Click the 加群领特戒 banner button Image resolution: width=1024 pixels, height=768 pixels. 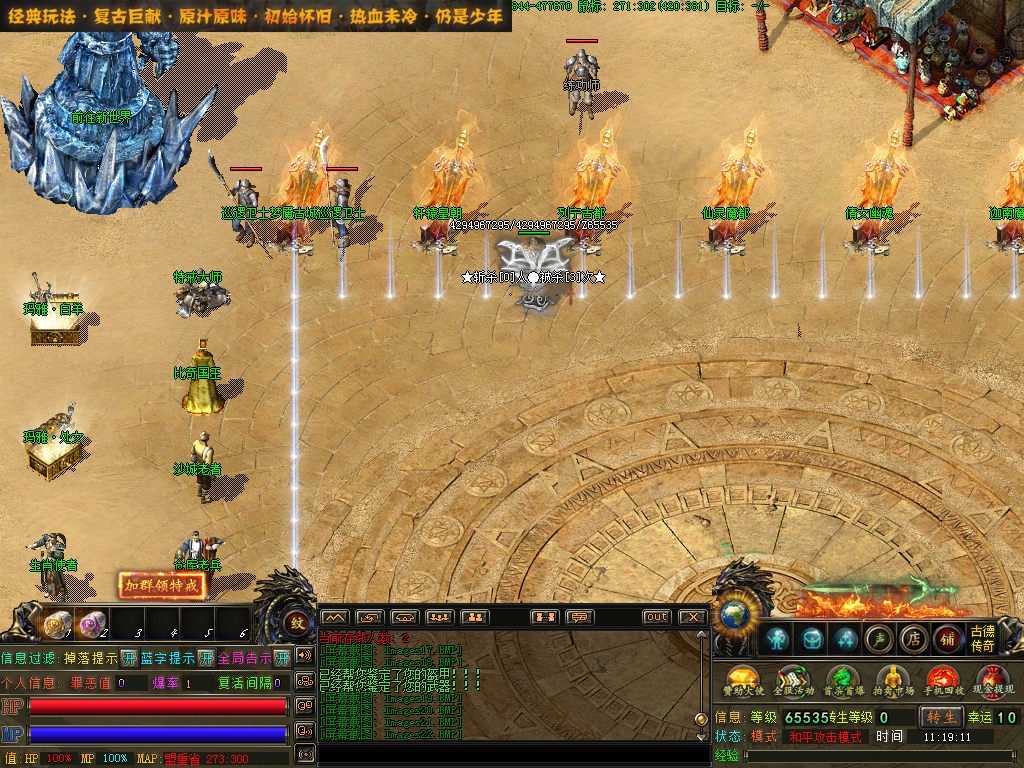click(162, 586)
